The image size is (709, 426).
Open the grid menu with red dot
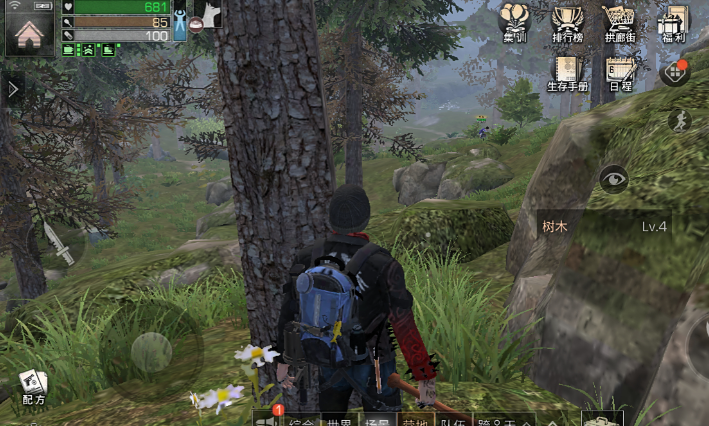point(676,73)
